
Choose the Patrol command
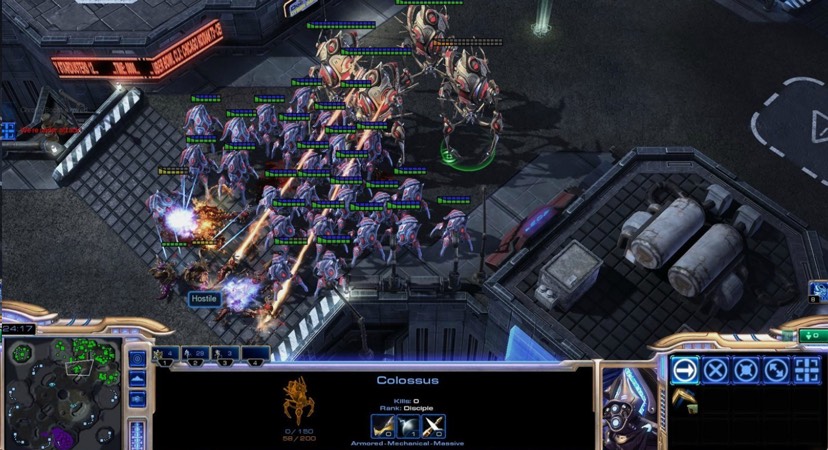pyautogui.click(x=776, y=370)
